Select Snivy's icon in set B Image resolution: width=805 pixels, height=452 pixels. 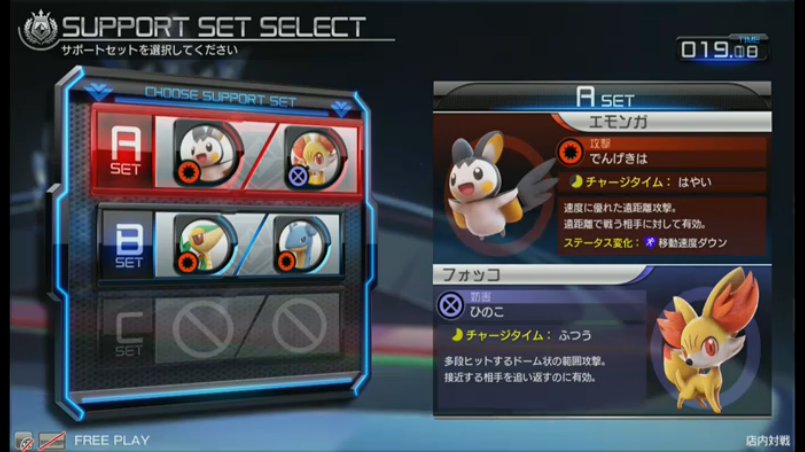coord(205,243)
